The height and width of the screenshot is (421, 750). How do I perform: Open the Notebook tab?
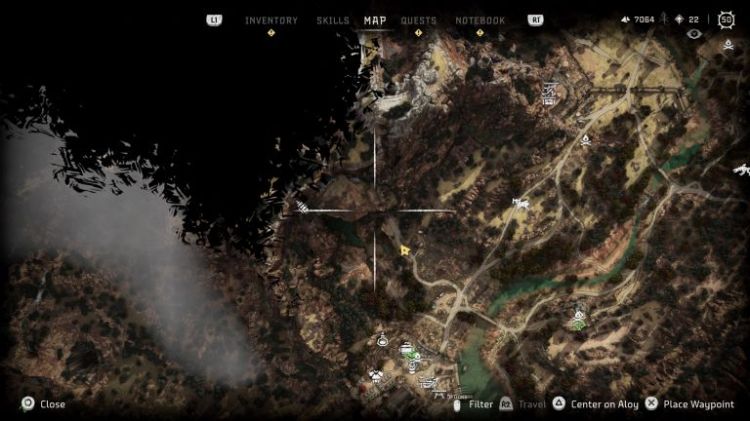pos(480,20)
